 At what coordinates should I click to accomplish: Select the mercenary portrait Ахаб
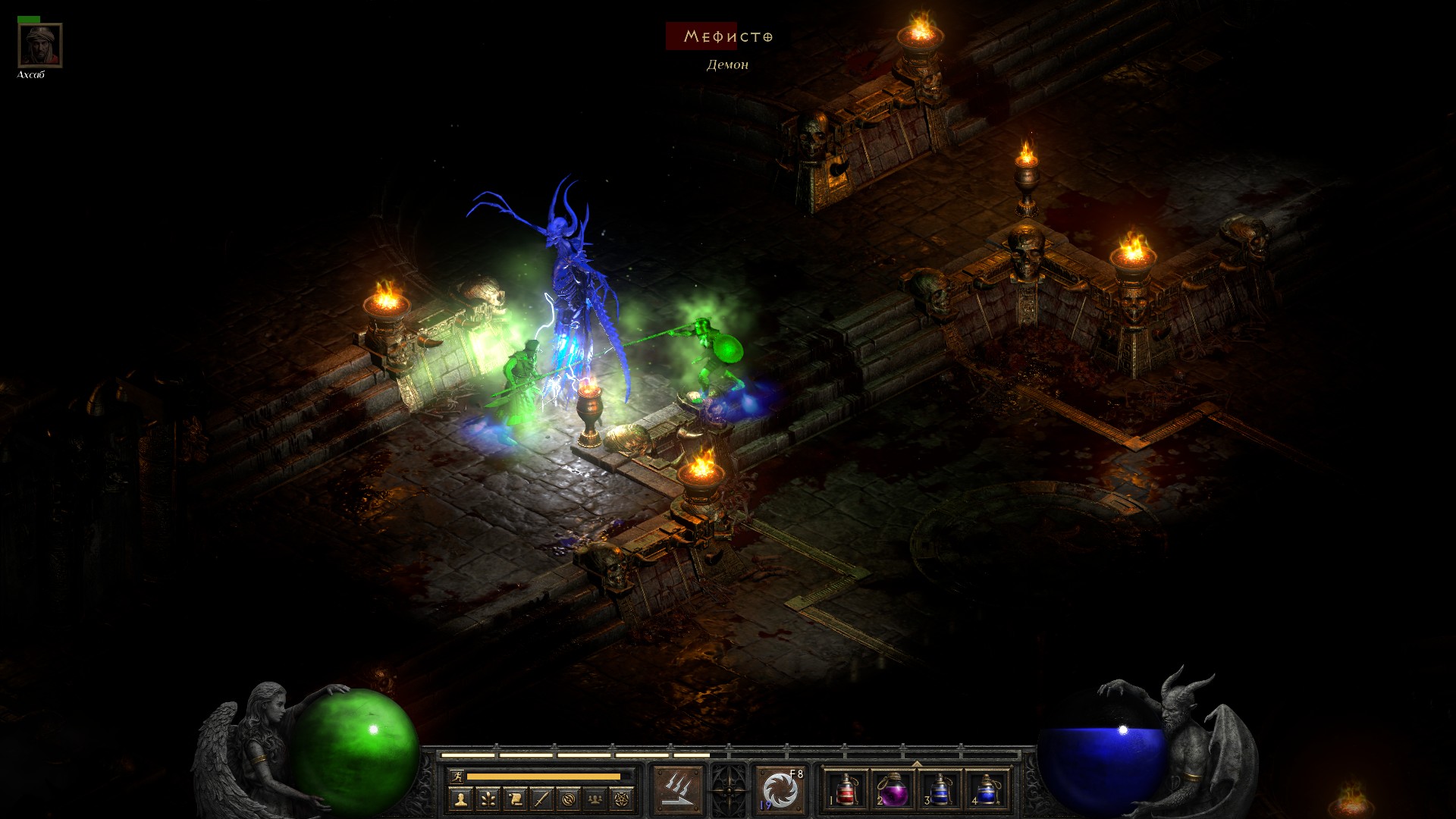click(x=39, y=45)
